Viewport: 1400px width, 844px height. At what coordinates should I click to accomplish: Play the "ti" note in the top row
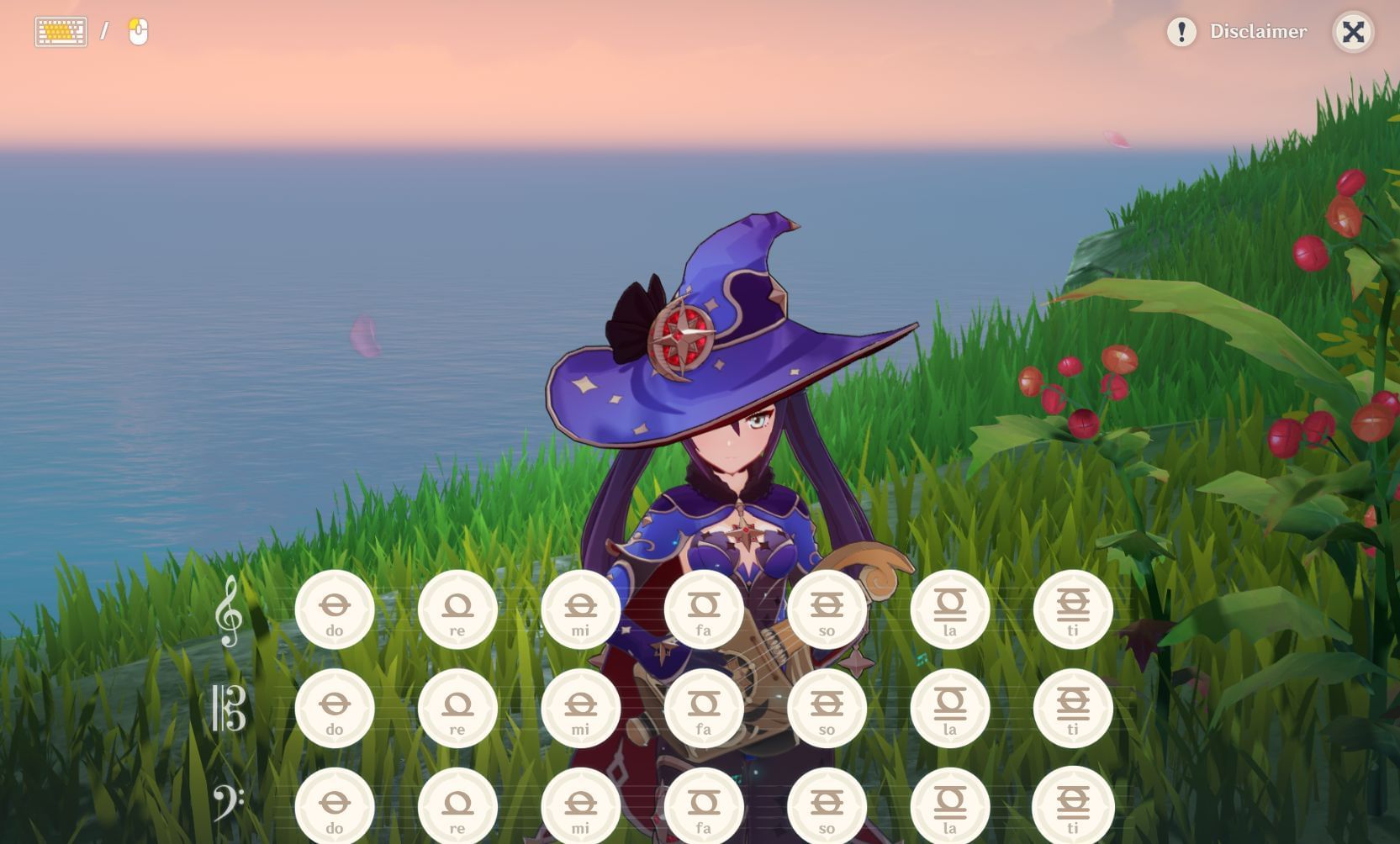1073,607
